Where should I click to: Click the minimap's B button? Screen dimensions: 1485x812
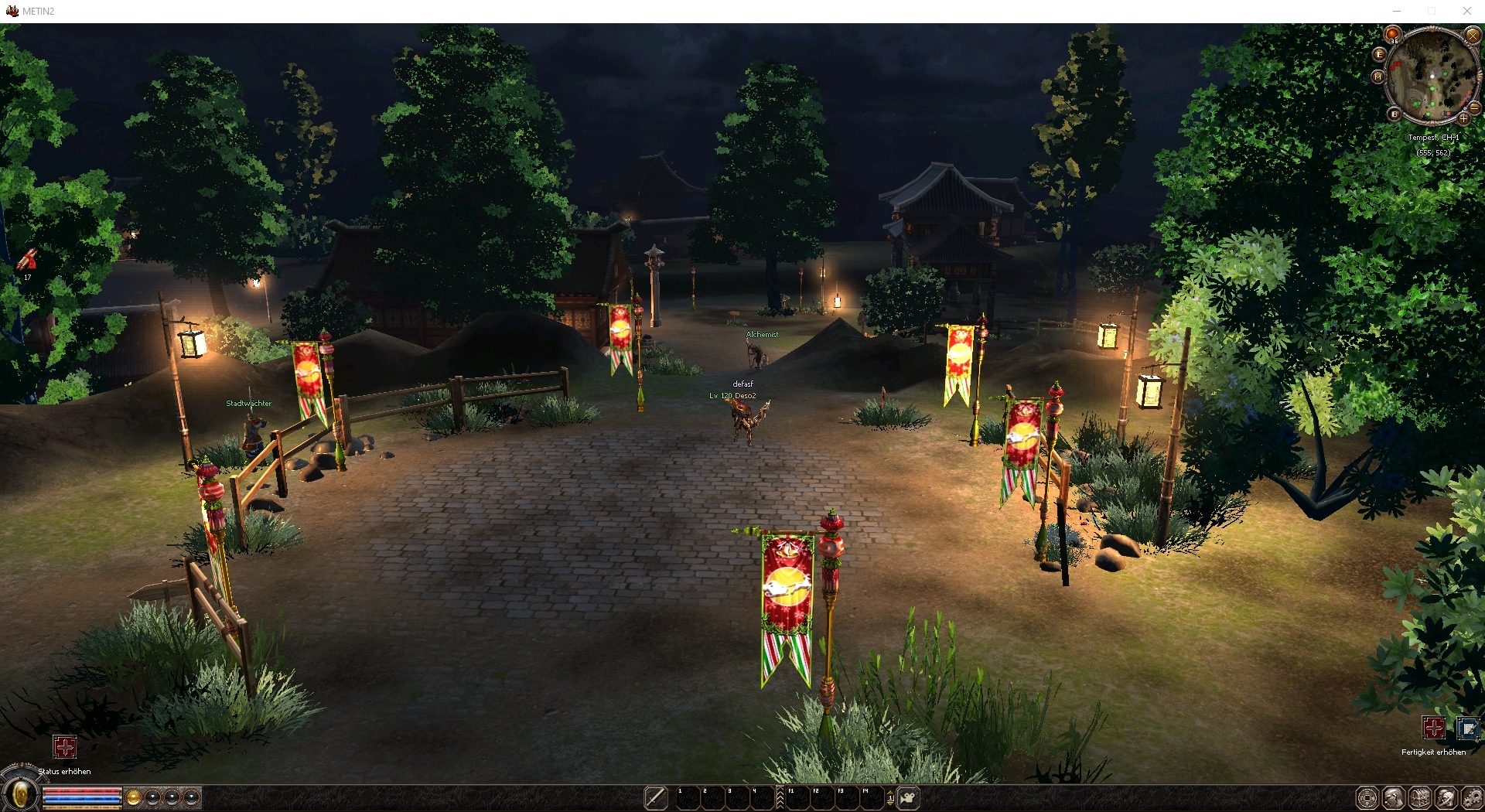[x=1395, y=114]
